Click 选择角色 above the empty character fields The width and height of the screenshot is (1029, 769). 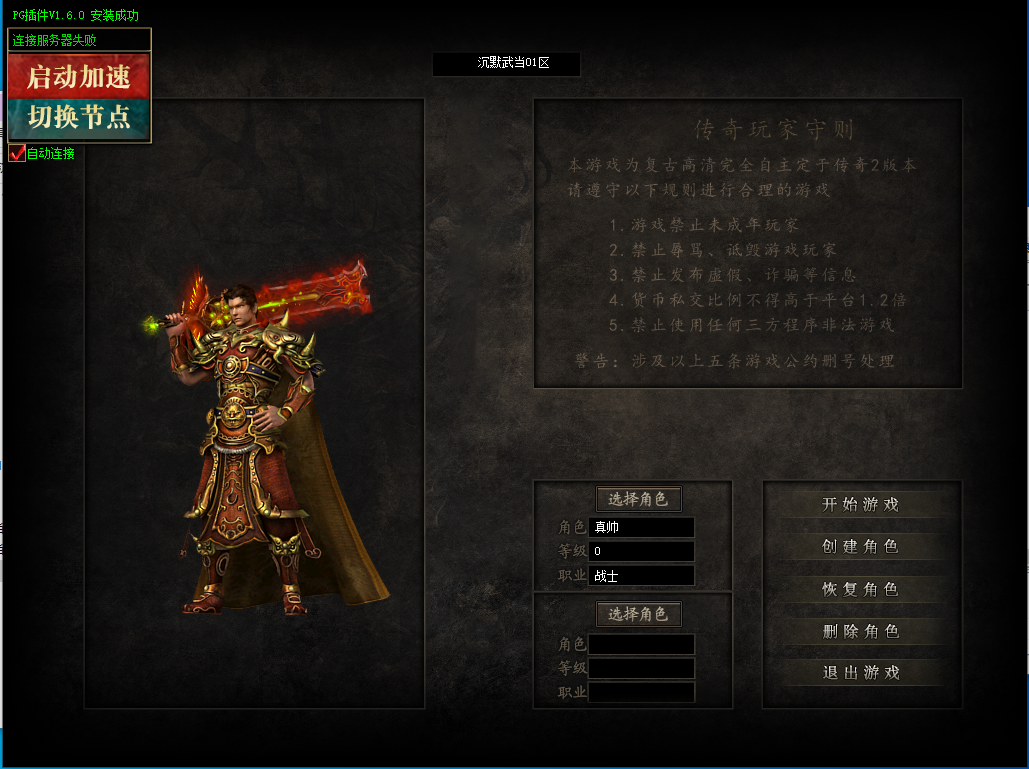tap(638, 613)
